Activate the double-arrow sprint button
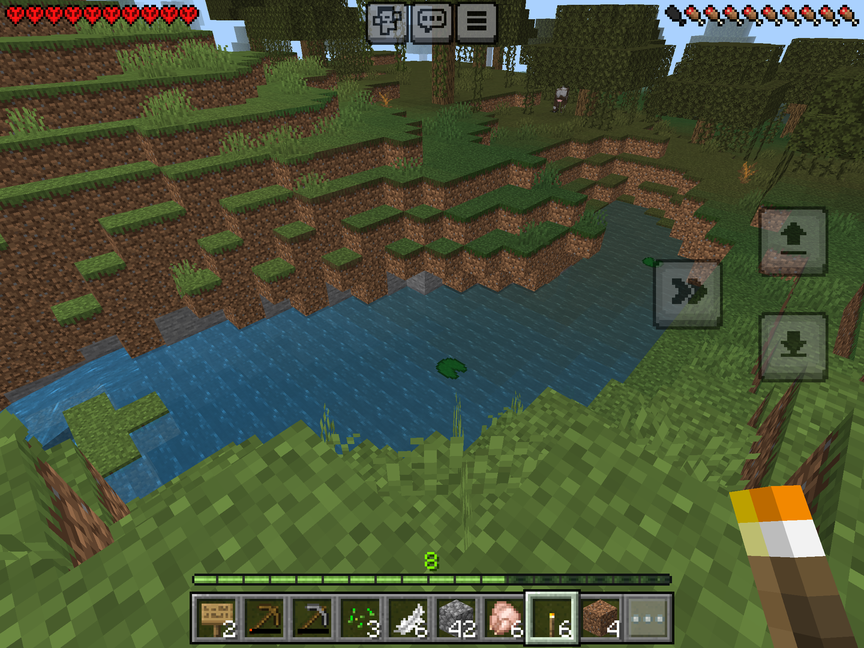The image size is (864, 648). click(x=688, y=293)
